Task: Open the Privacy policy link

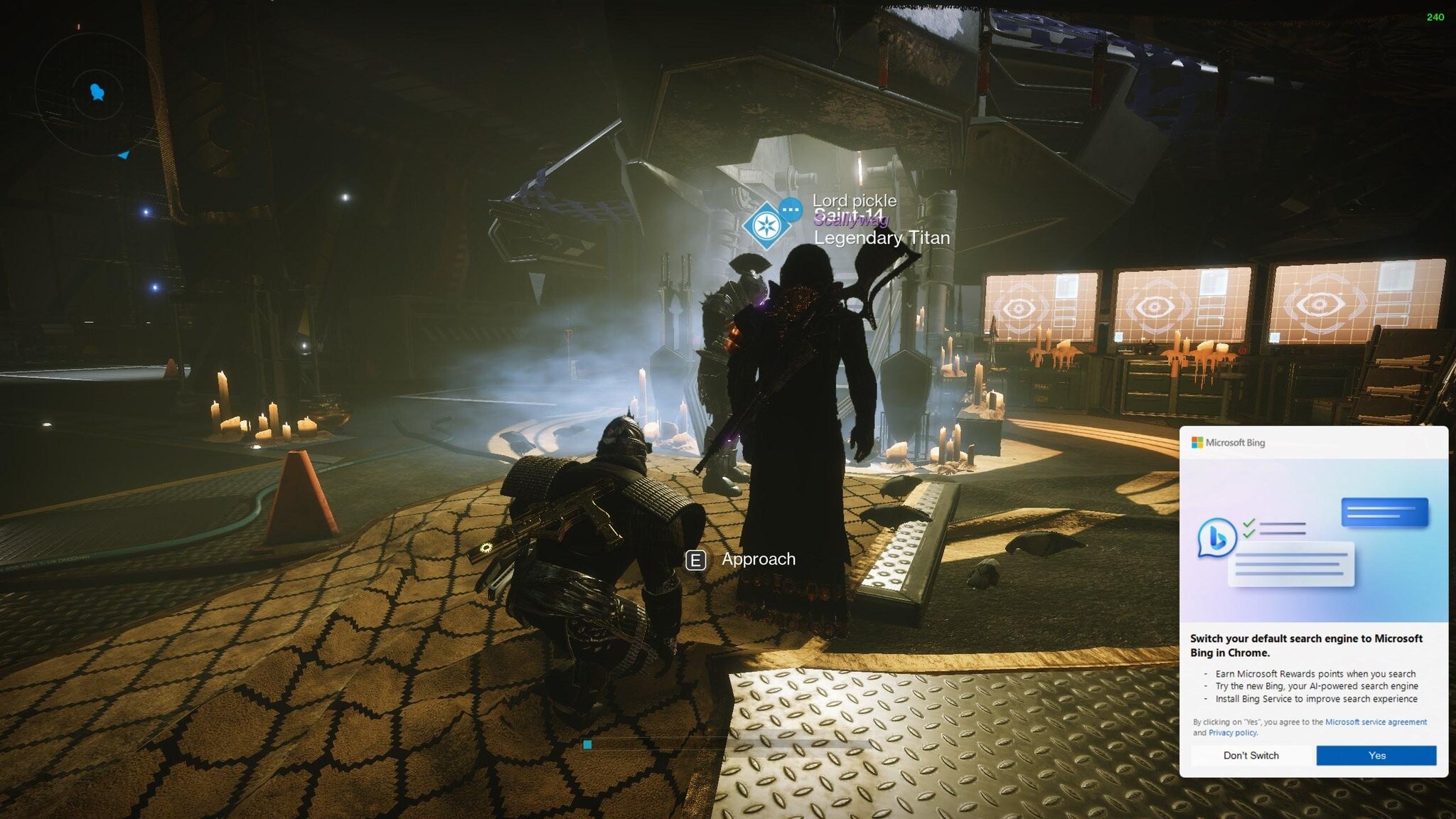Action: coord(1232,732)
